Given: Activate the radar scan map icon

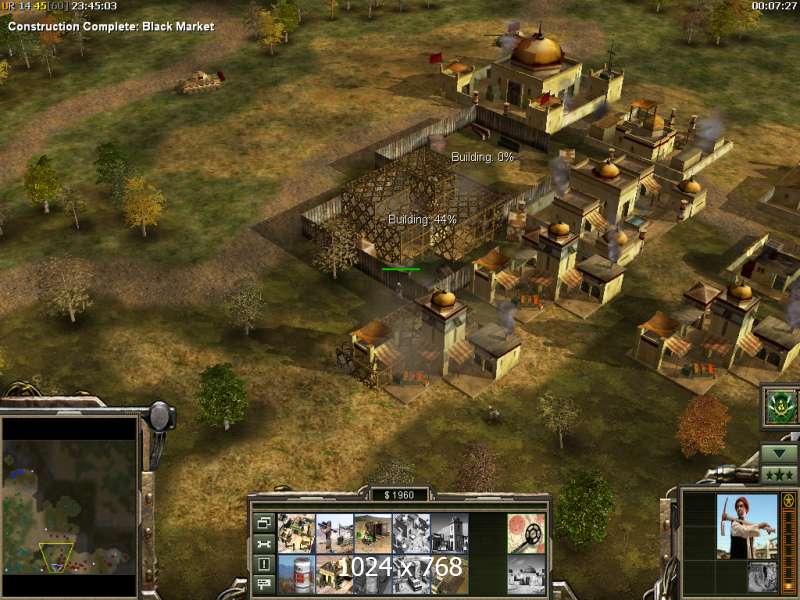Looking at the screenshot, I should [526, 533].
